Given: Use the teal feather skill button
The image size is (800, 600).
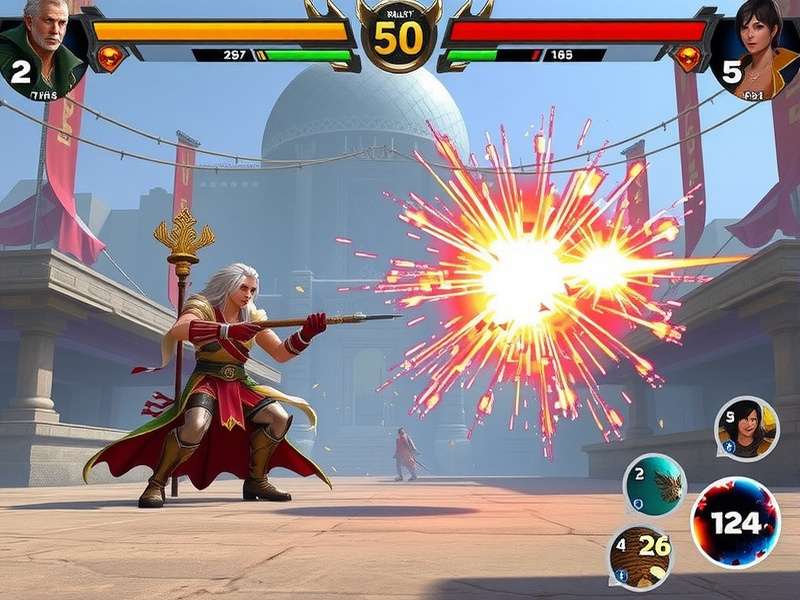Looking at the screenshot, I should [655, 485].
